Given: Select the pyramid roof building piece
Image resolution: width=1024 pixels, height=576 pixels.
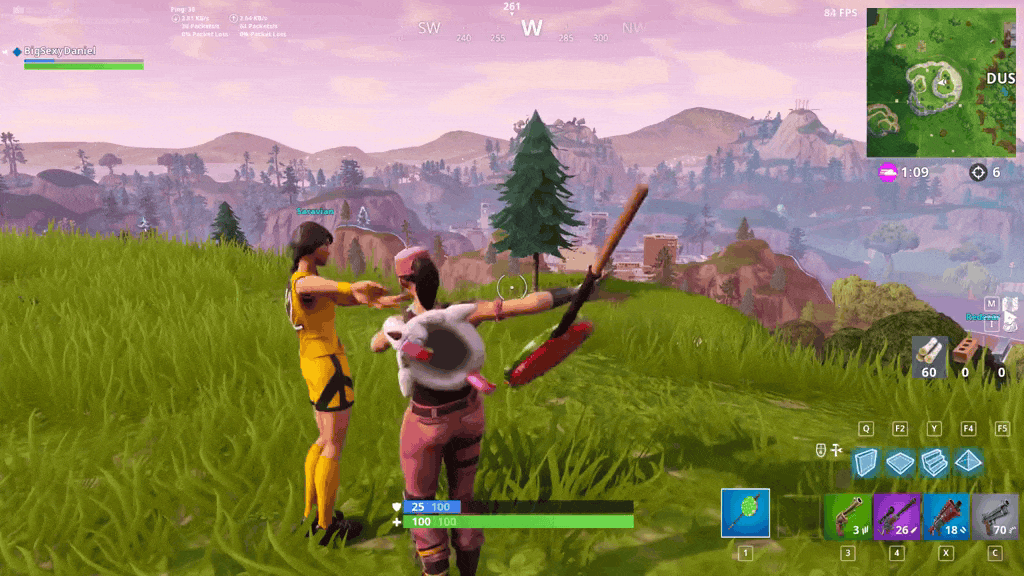Looking at the screenshot, I should click(x=968, y=462).
